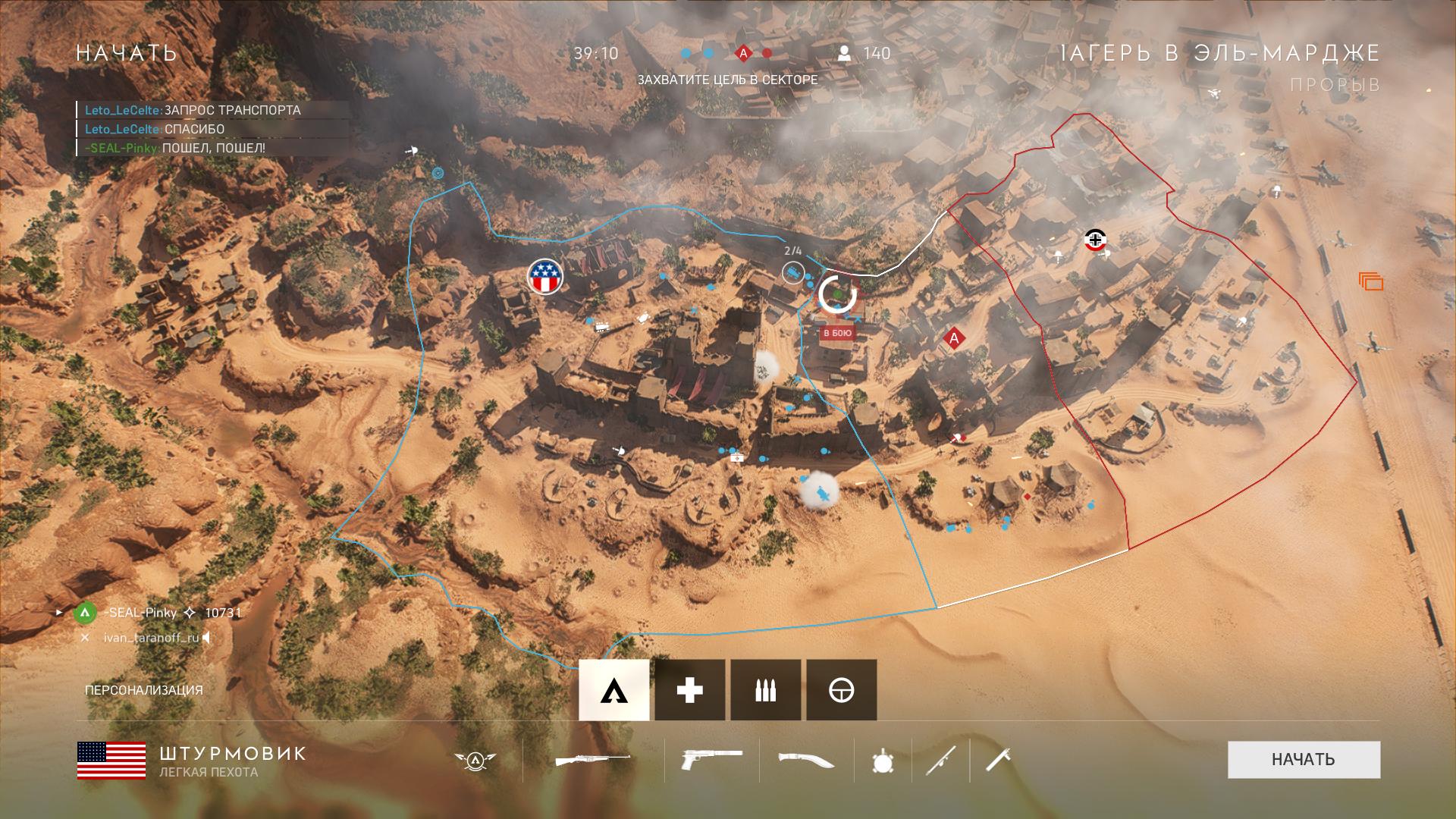Spawn at the US flag base
This screenshot has height=819, width=1456.
coord(546,276)
